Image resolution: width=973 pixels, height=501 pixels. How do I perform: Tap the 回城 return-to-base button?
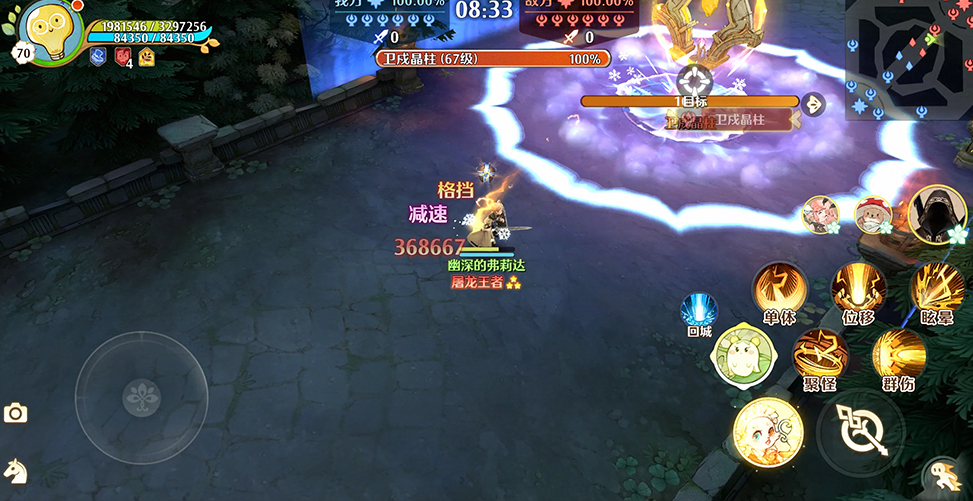point(699,312)
